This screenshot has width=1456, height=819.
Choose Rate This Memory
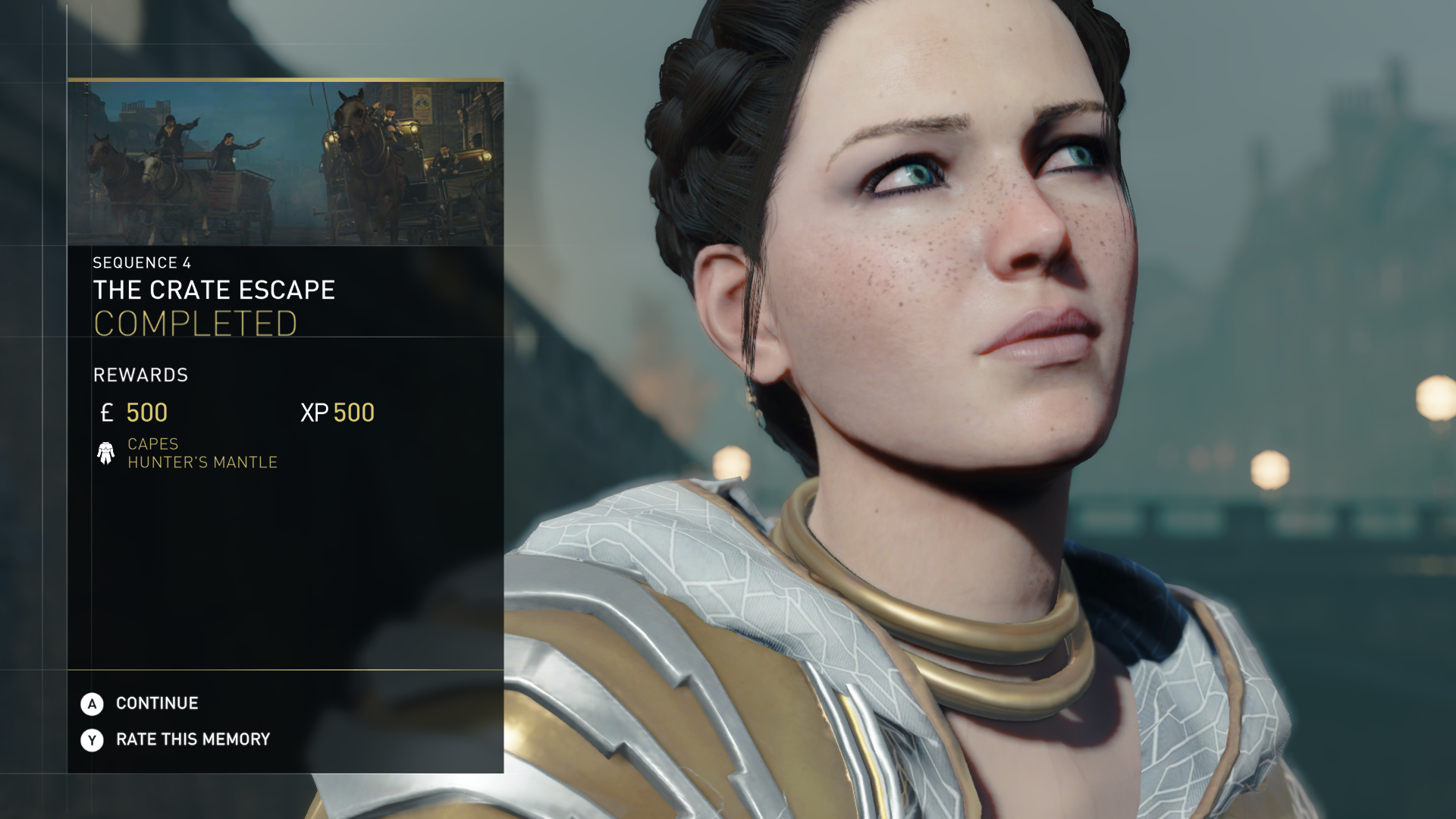pos(192,739)
